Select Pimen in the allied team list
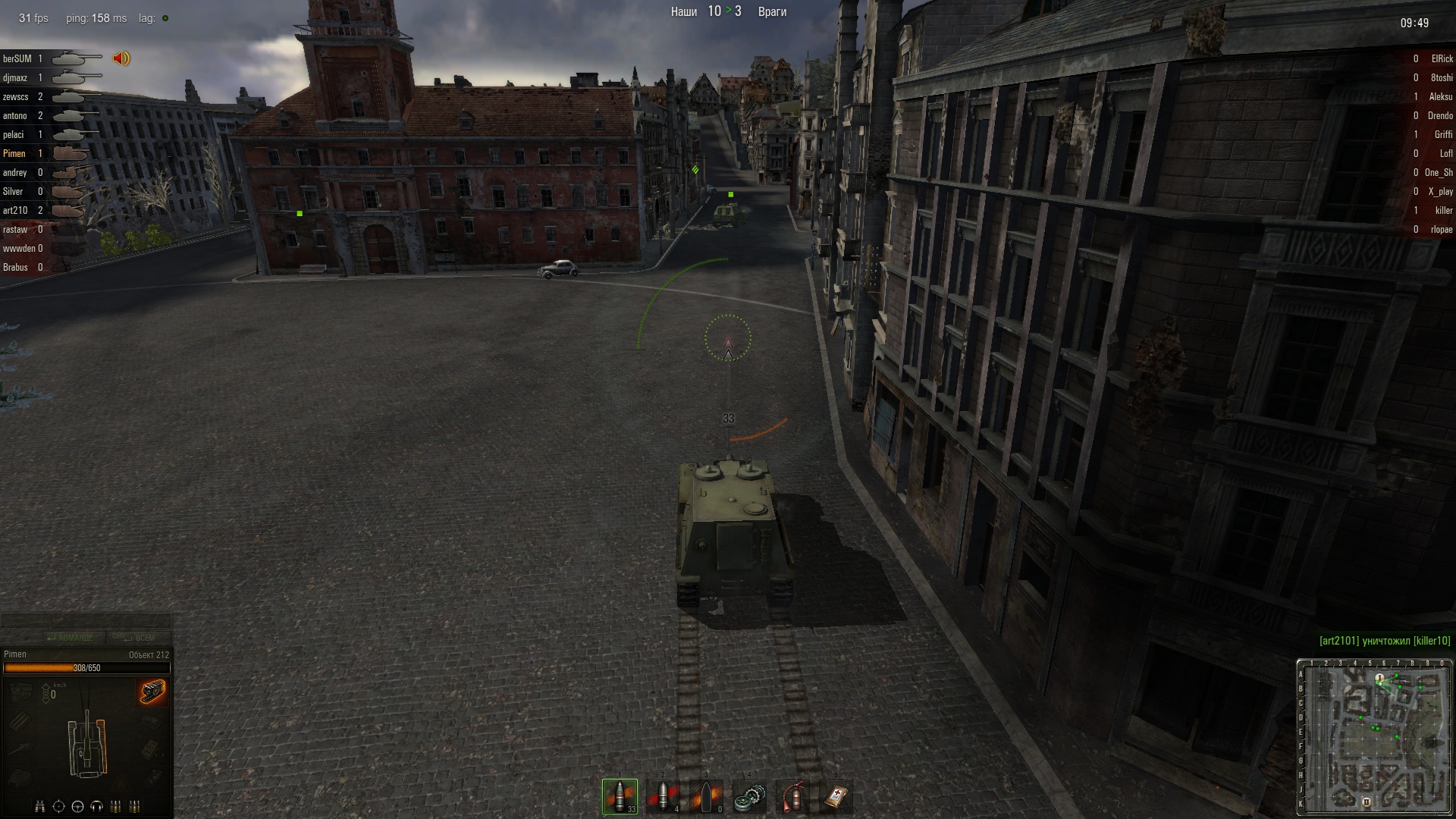Image resolution: width=1456 pixels, height=819 pixels. pyautogui.click(x=14, y=153)
